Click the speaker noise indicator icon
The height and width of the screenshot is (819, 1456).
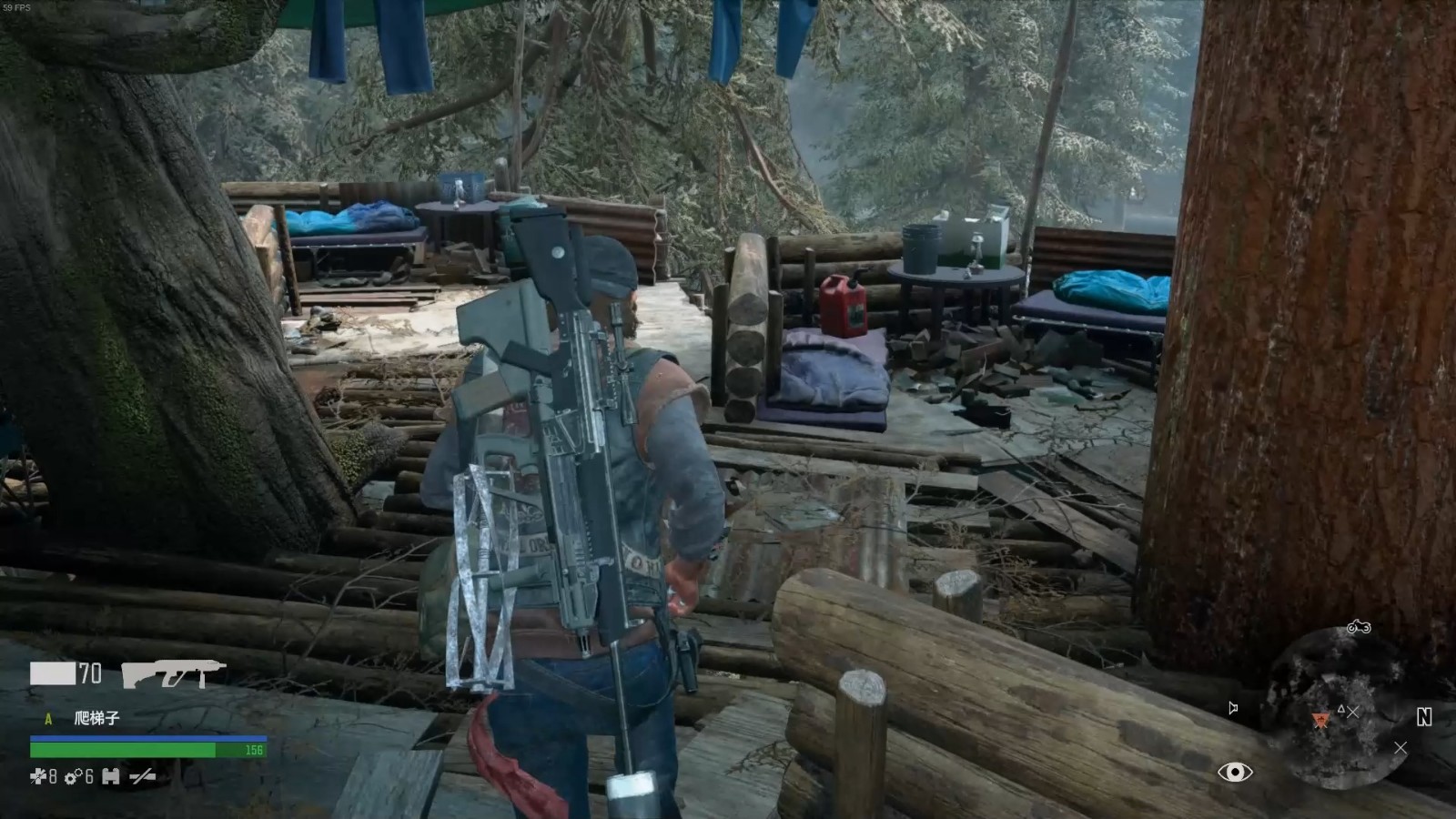(x=1233, y=708)
